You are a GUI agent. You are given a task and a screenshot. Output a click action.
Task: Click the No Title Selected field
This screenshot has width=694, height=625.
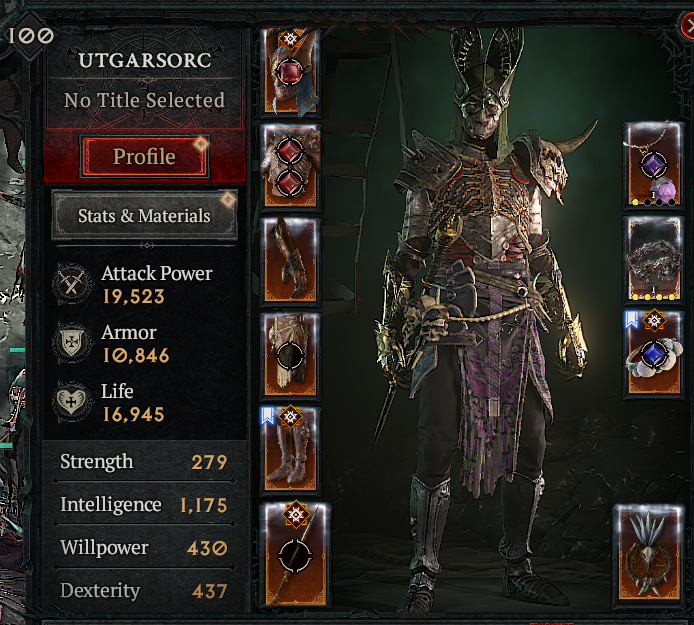pos(144,101)
